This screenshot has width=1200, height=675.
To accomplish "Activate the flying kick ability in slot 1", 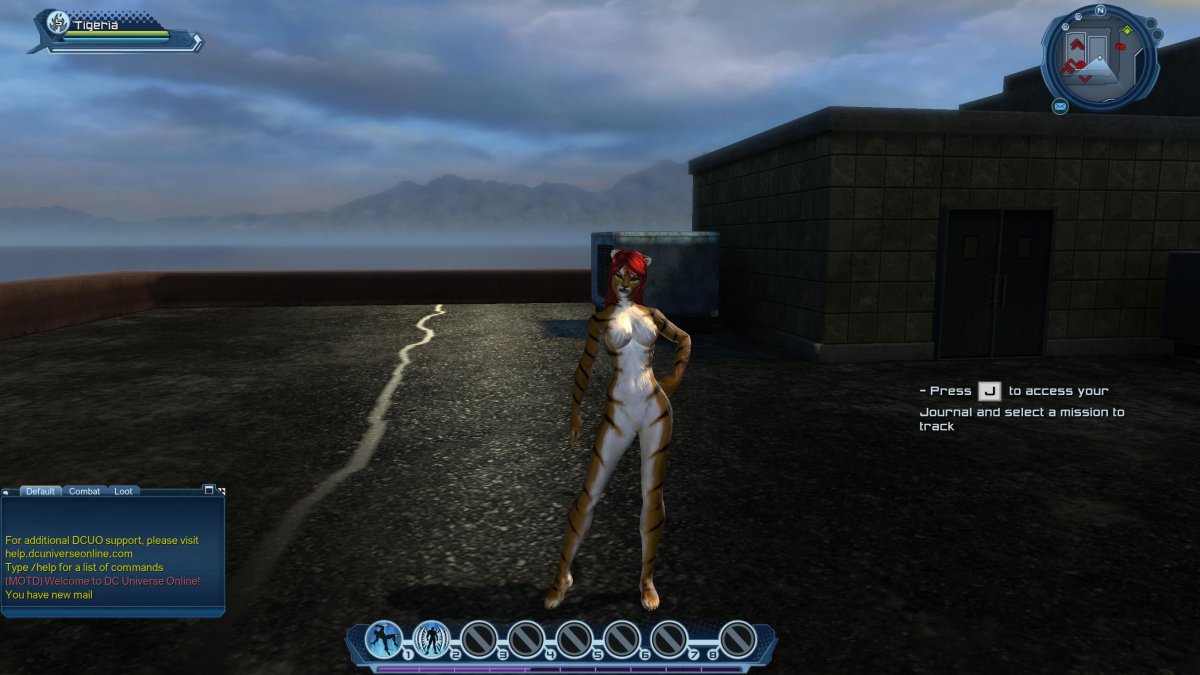I will coord(384,639).
